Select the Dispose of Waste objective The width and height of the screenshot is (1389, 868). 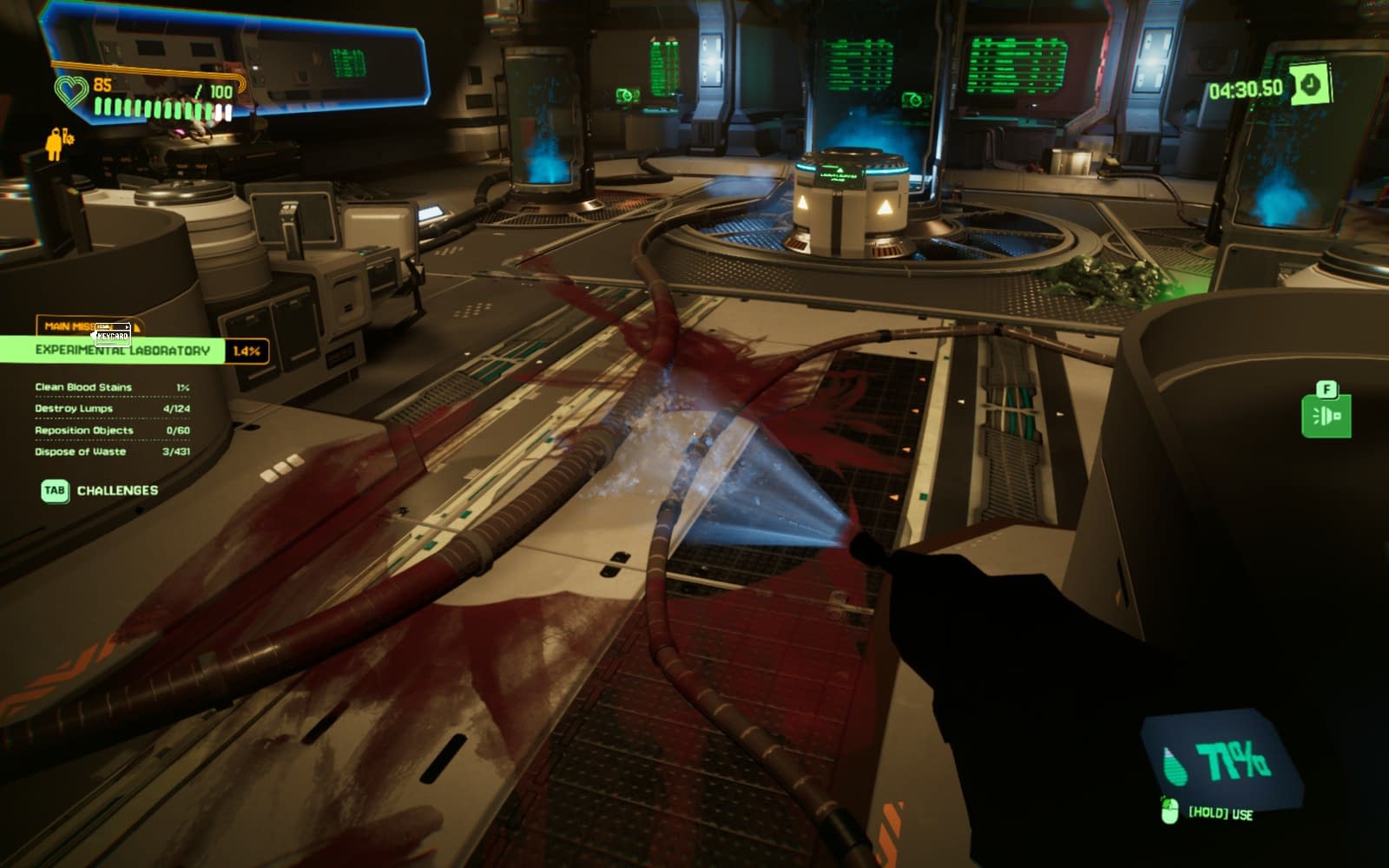point(111,452)
